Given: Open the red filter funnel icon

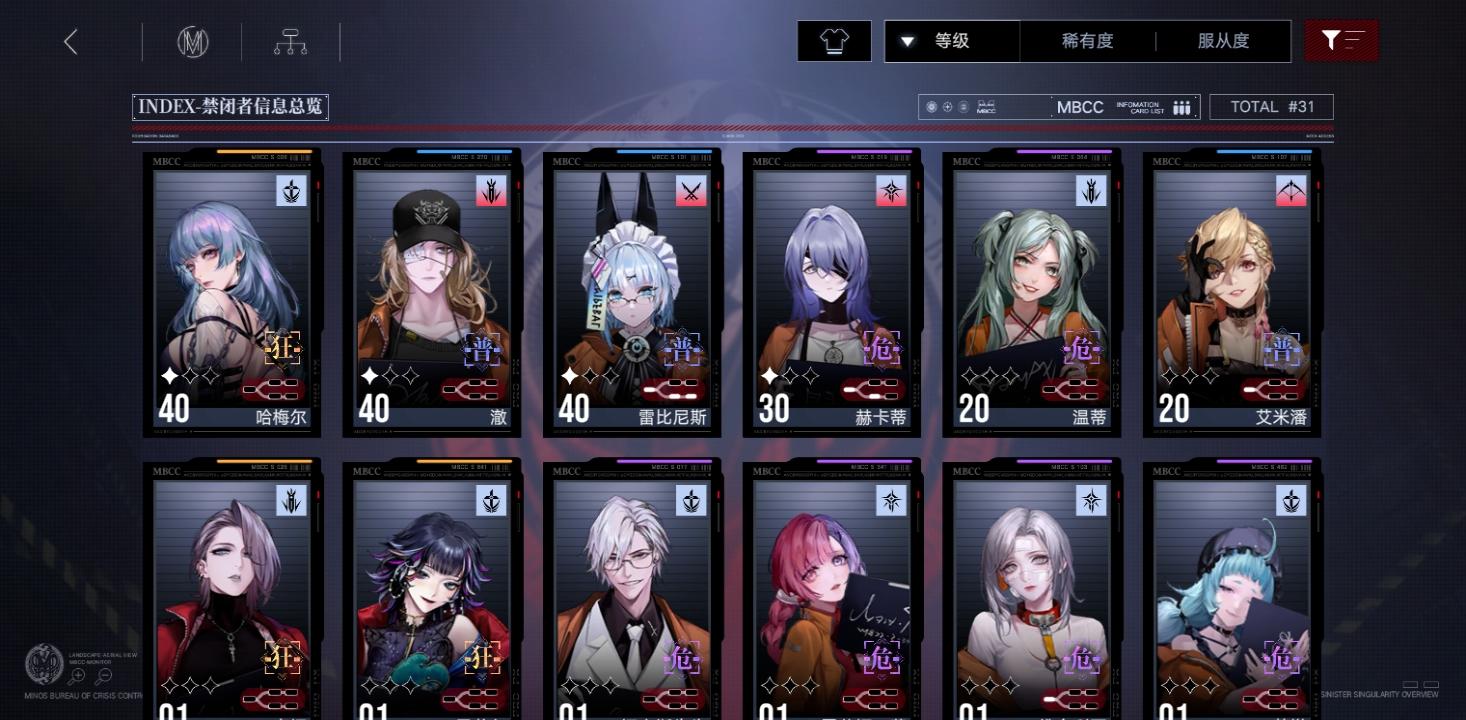Looking at the screenshot, I should [x=1341, y=41].
